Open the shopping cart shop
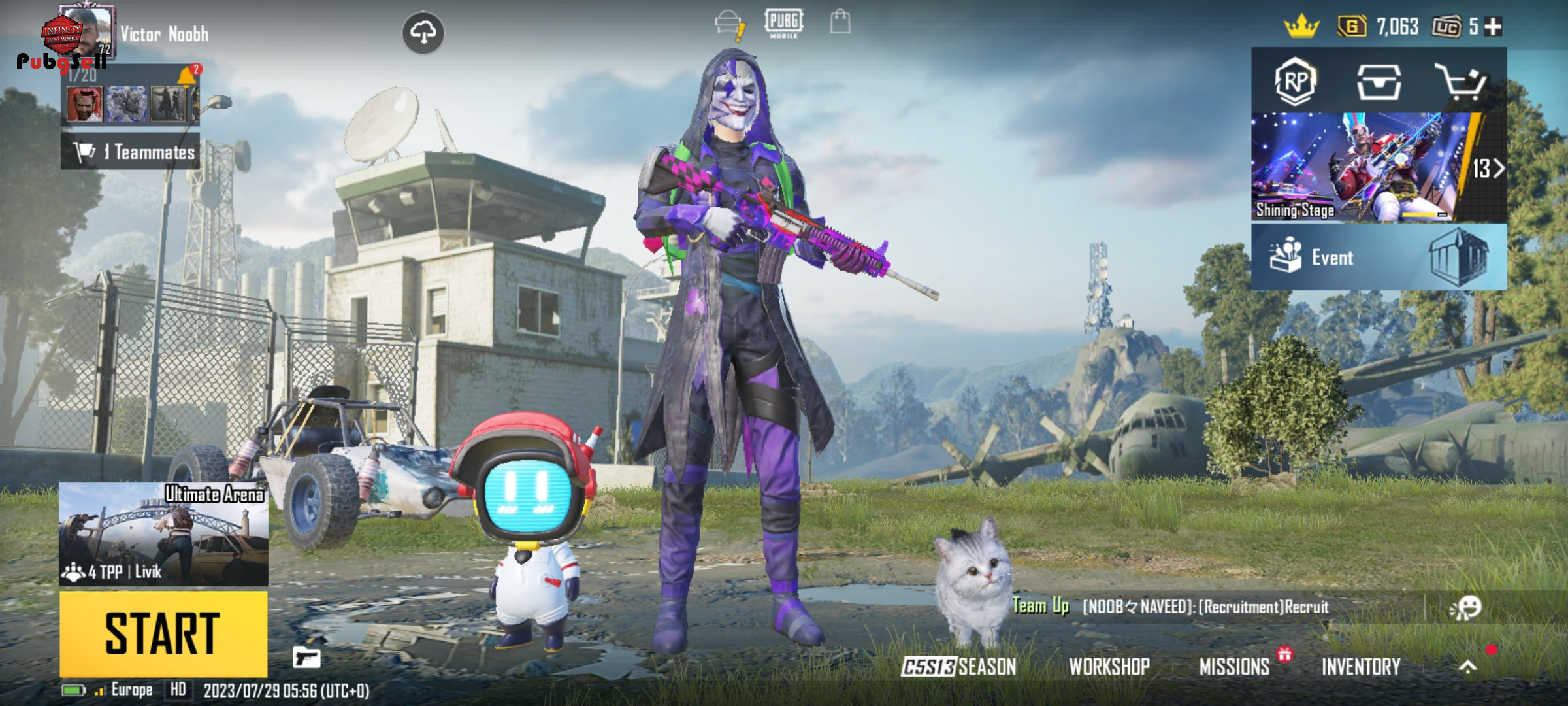 [x=1460, y=82]
